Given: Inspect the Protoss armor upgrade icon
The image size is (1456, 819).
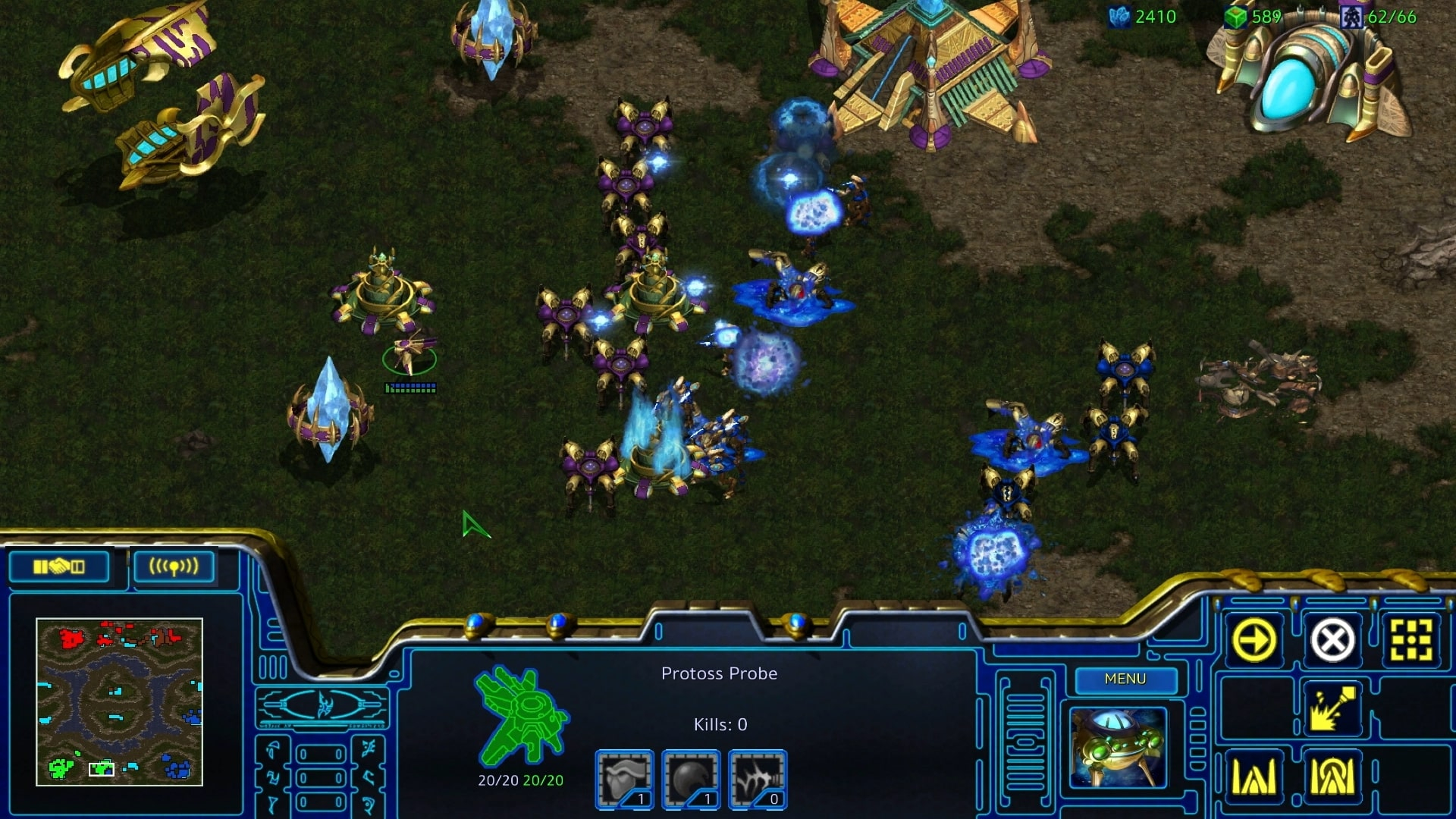Looking at the screenshot, I should point(624,779).
